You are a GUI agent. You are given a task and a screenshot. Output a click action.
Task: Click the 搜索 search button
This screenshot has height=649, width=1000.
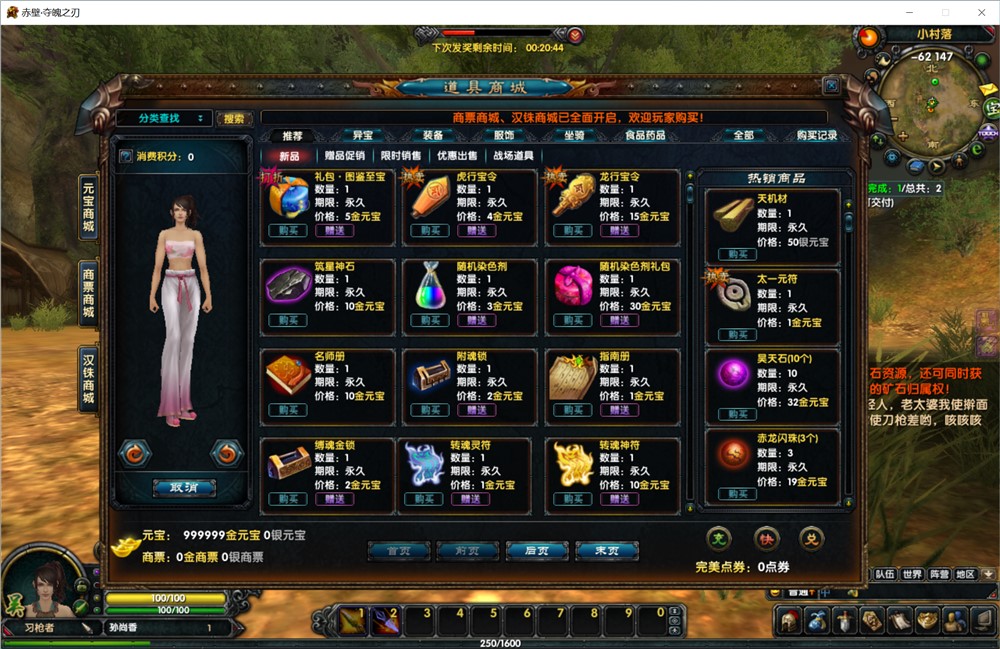234,118
